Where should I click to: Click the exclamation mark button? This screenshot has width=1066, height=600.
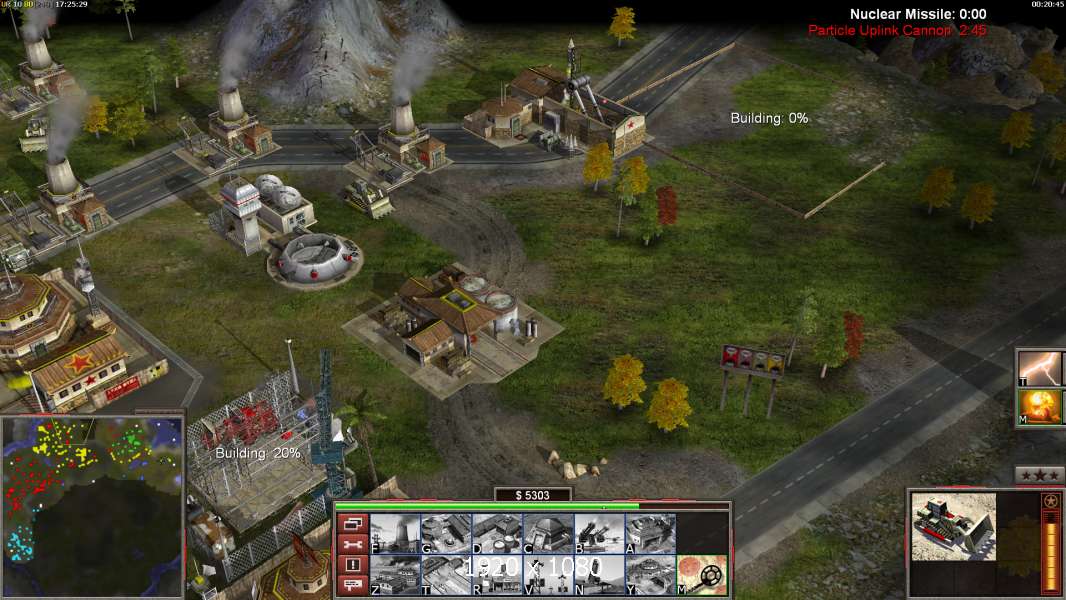[352, 565]
